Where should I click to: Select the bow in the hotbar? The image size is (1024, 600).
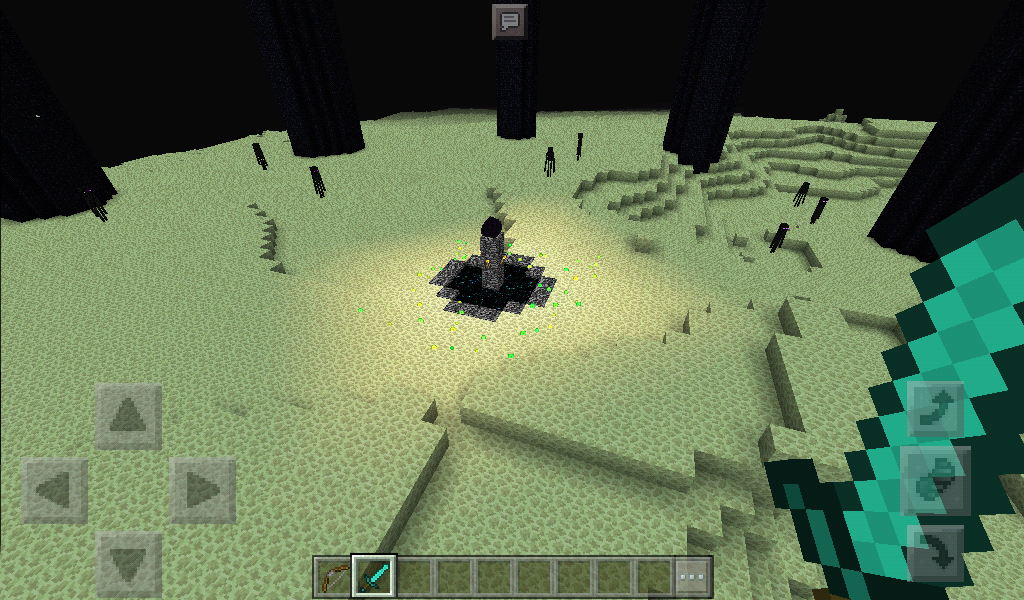tap(333, 576)
